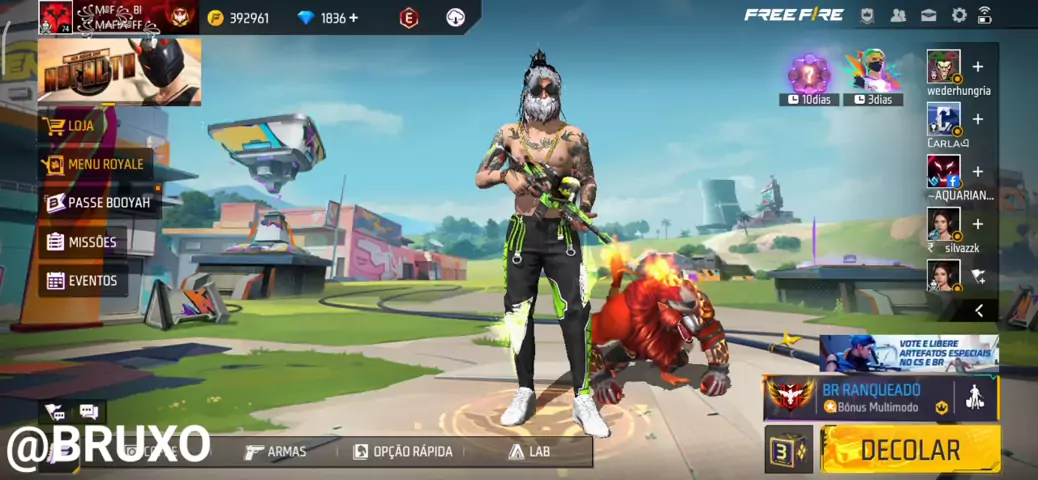Invite wederhungria to the squad
Screen dimensions: 1038x480
pos(977,67)
